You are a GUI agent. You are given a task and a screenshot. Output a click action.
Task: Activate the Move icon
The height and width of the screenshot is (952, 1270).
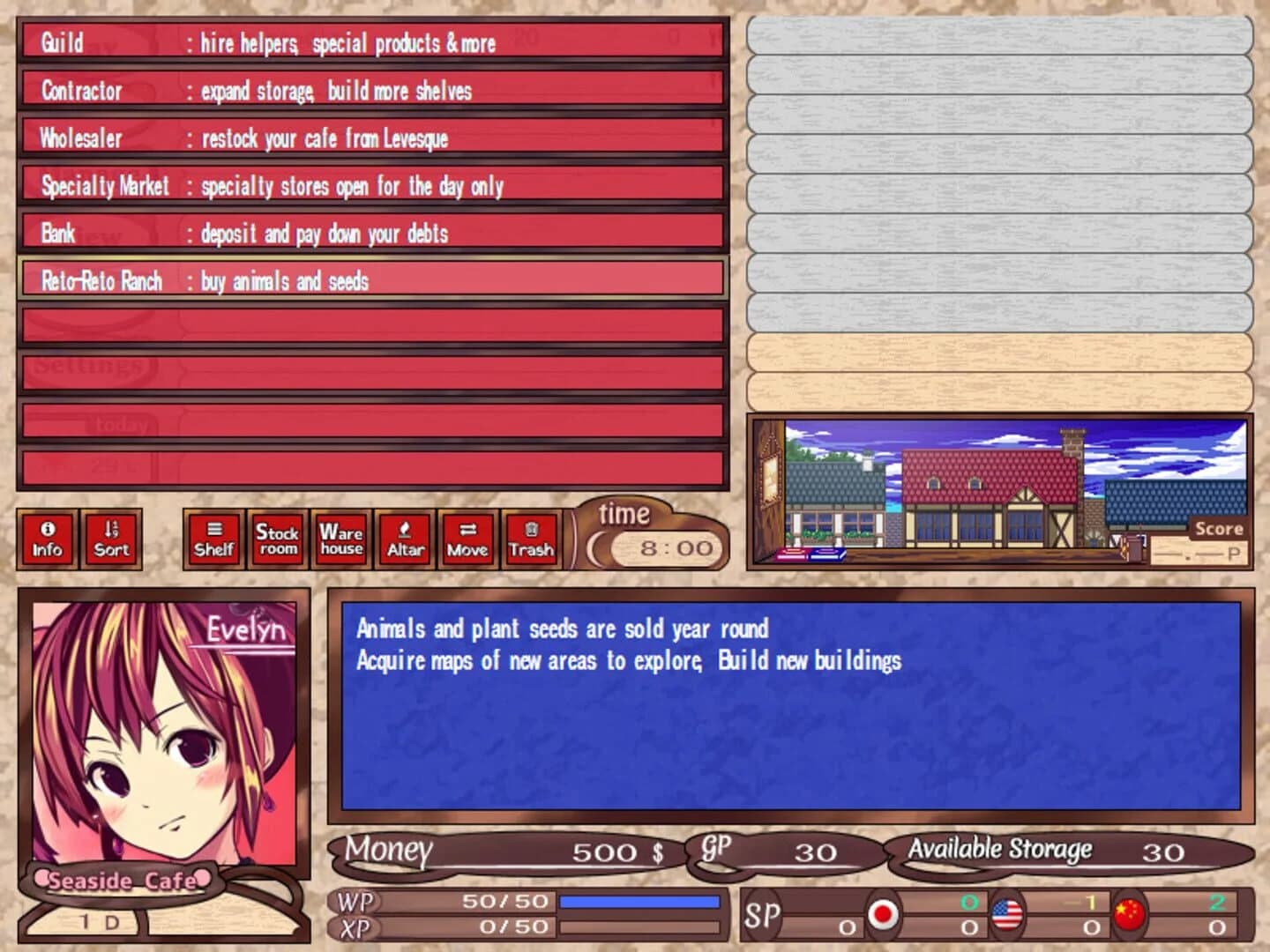click(x=467, y=539)
